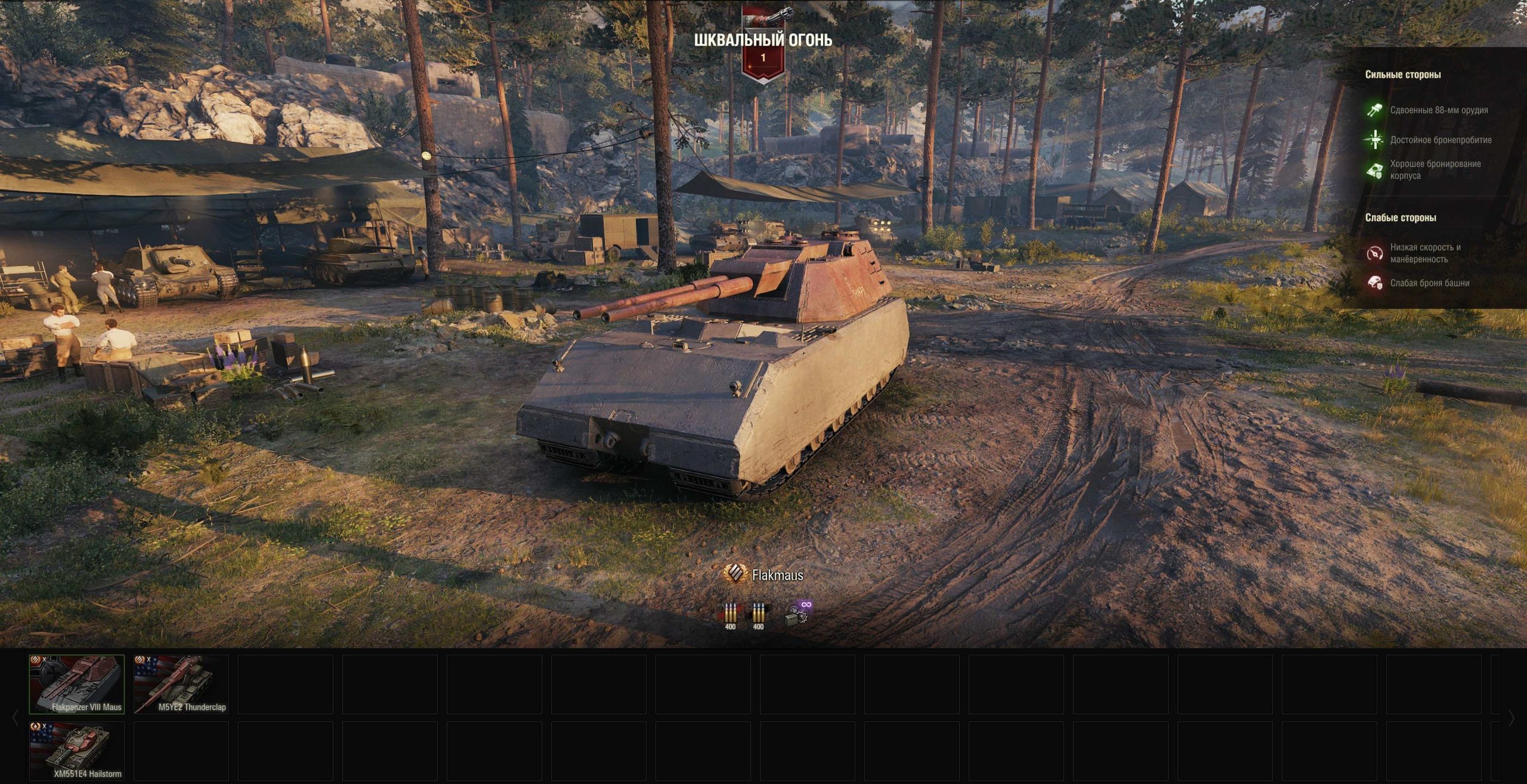Select the second ammo slot with dark background
This screenshot has height=784, width=1527.
coord(758,615)
